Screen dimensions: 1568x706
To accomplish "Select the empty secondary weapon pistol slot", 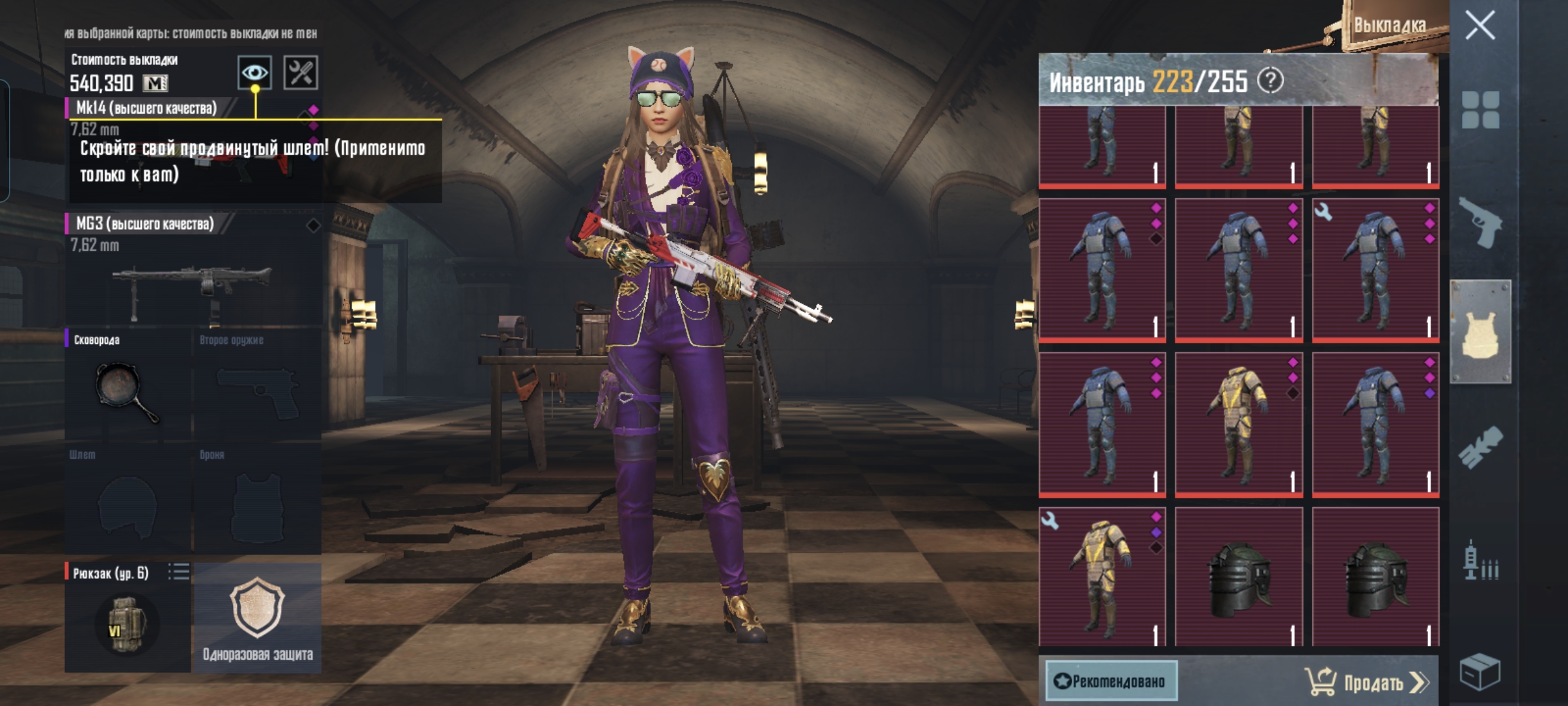I will [257, 385].
